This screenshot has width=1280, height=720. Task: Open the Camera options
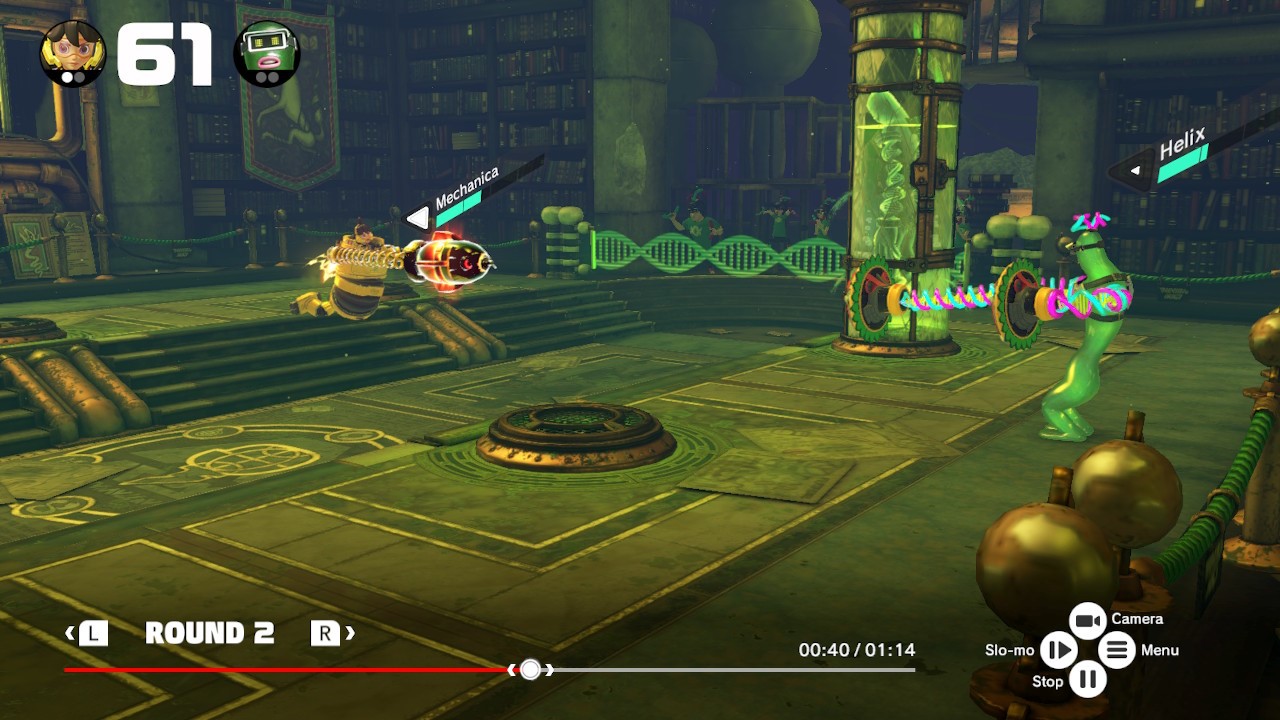[1087, 620]
